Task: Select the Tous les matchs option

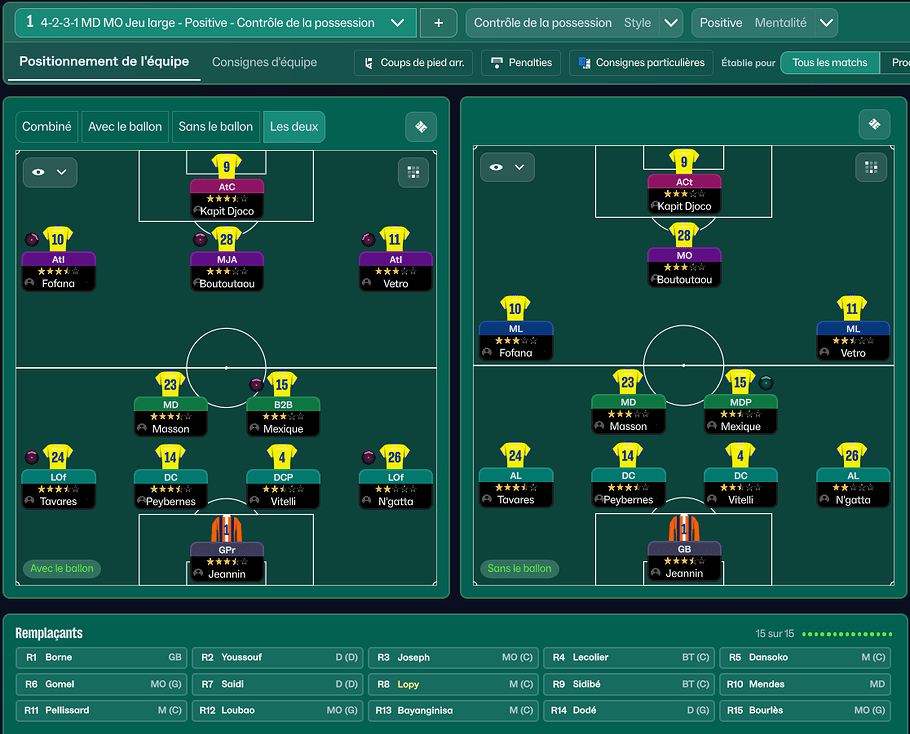Action: tap(829, 62)
